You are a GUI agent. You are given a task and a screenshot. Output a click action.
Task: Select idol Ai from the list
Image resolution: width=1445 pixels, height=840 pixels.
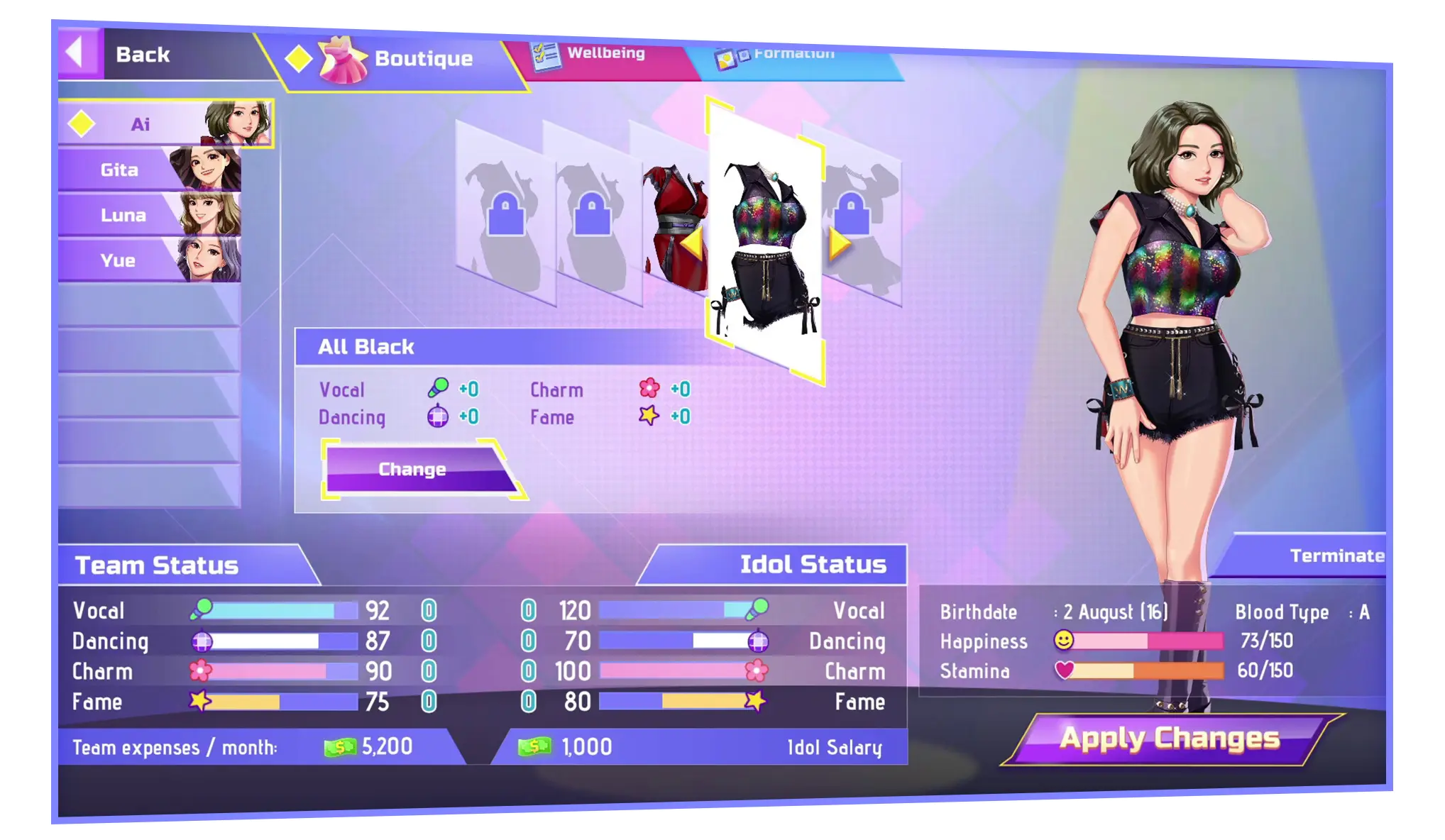(x=165, y=124)
